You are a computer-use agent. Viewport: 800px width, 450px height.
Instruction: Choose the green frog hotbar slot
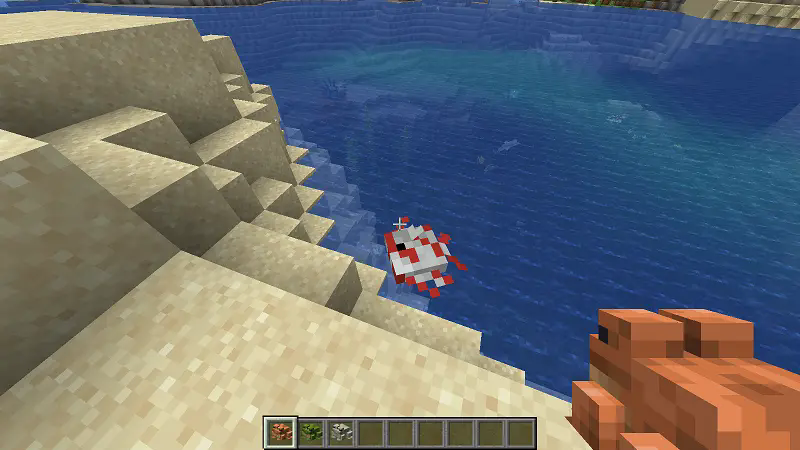tap(310, 433)
